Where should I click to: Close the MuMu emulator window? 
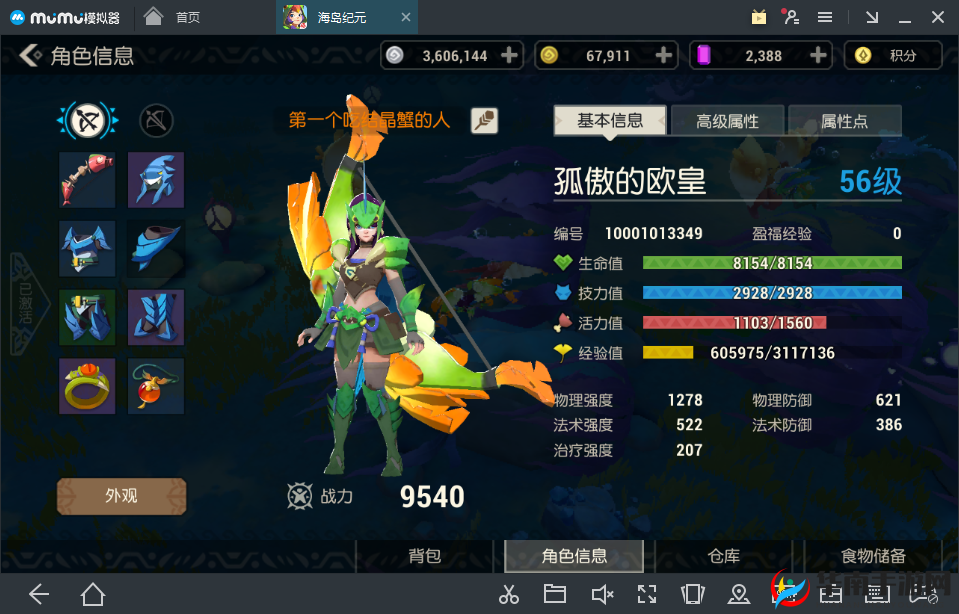pos(938,17)
